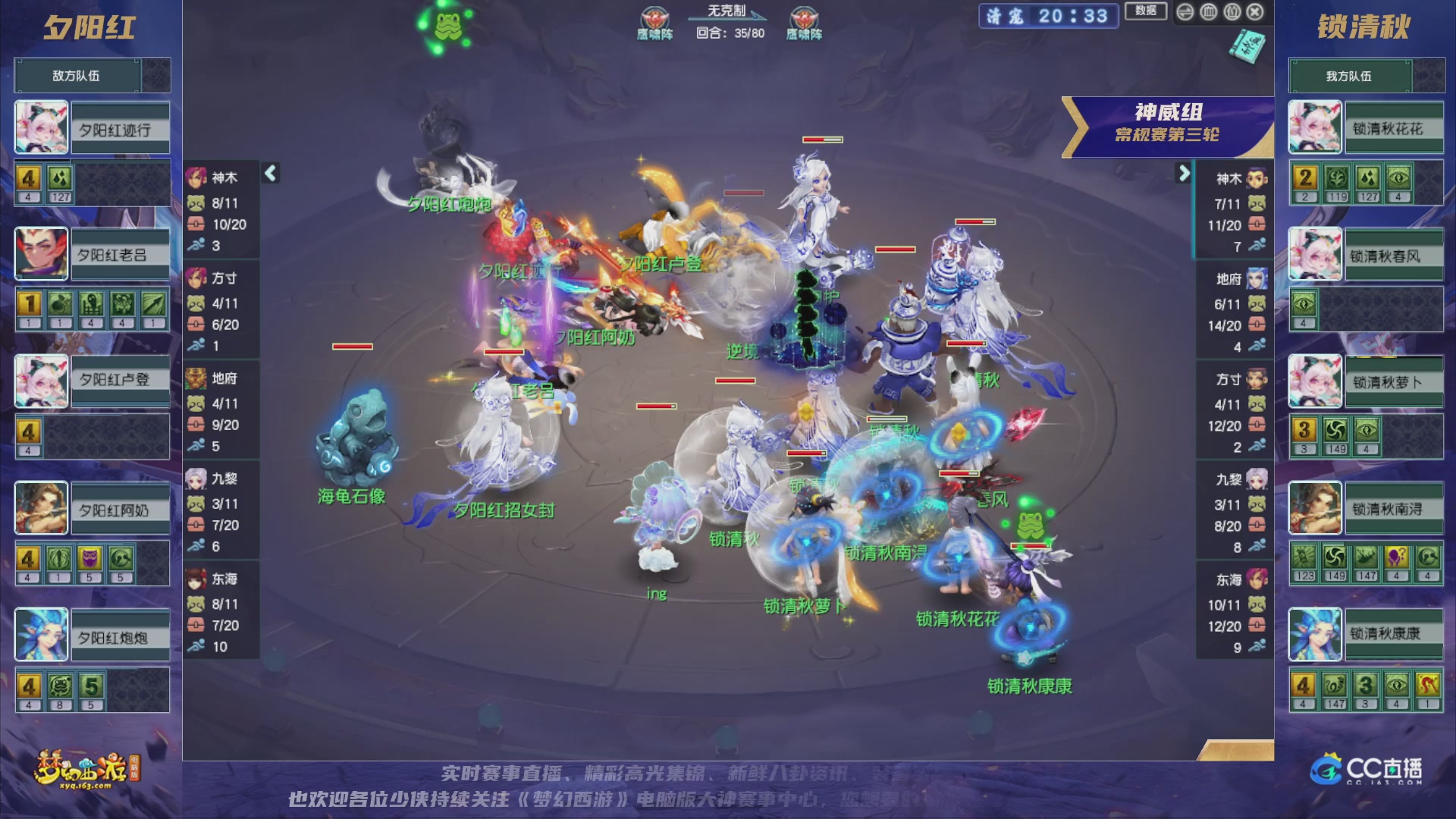Select 夕阳红迹行's character portrait
The width and height of the screenshot is (1456, 819).
(x=40, y=127)
